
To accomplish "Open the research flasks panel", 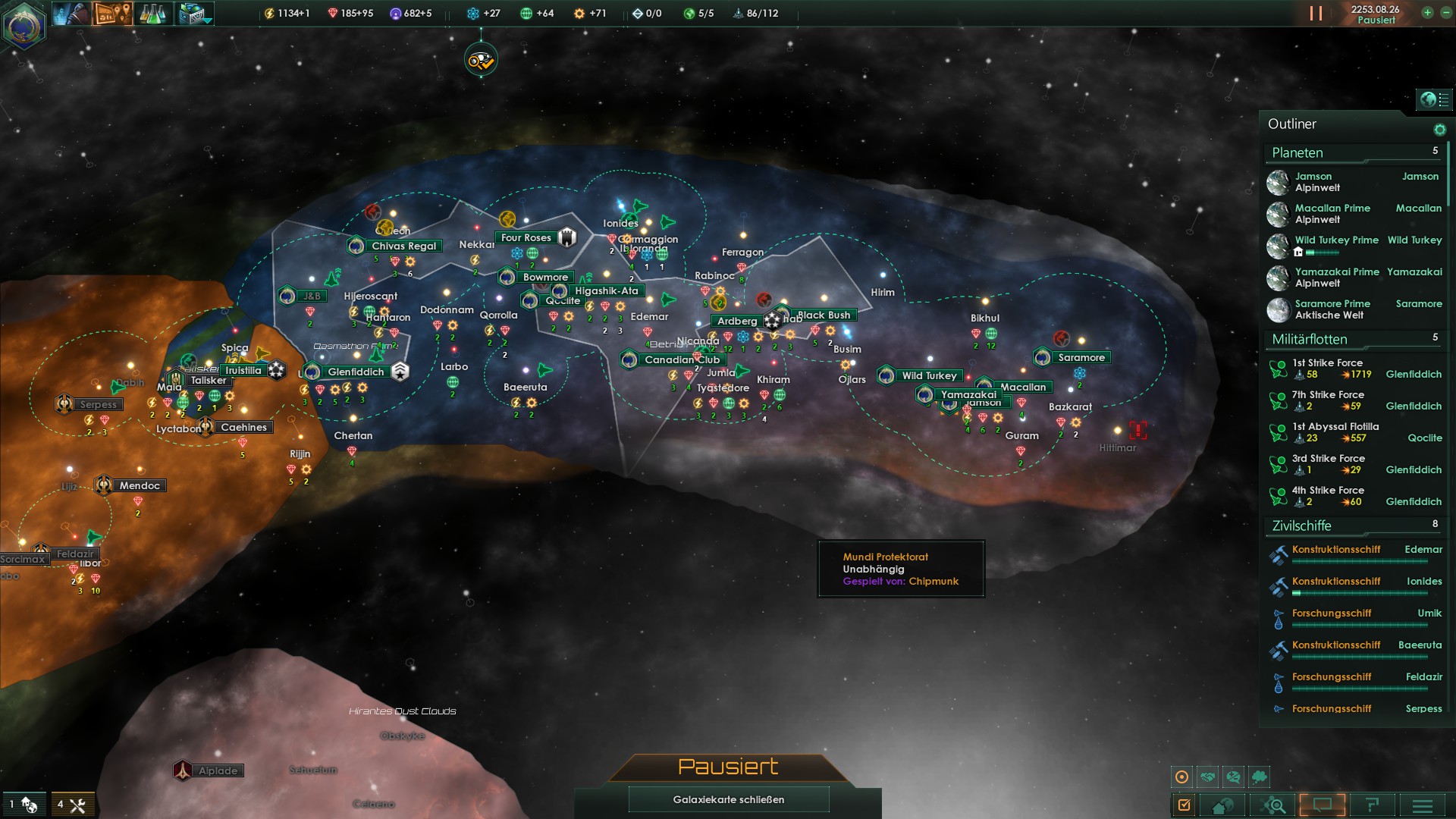I will click(x=152, y=13).
